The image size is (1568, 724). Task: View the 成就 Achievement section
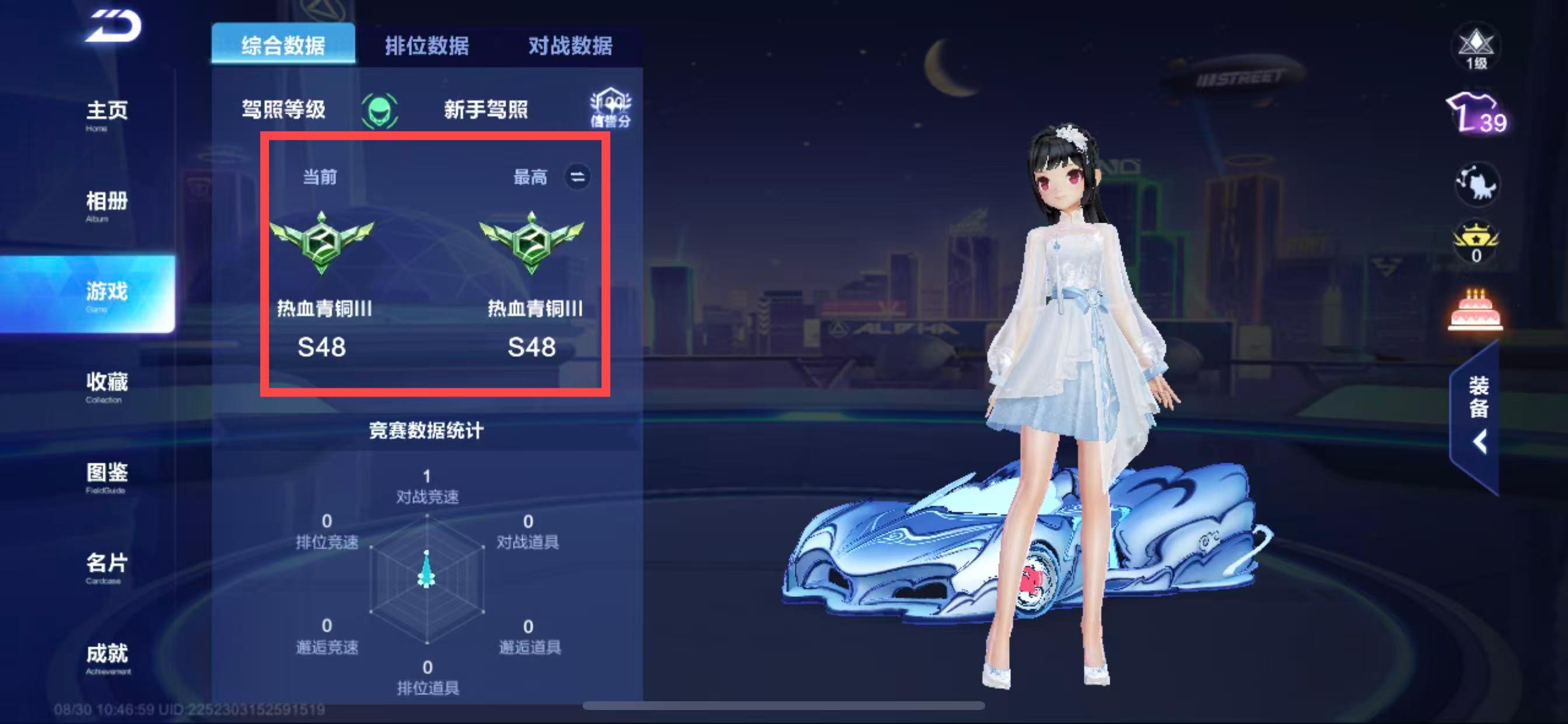(x=107, y=657)
